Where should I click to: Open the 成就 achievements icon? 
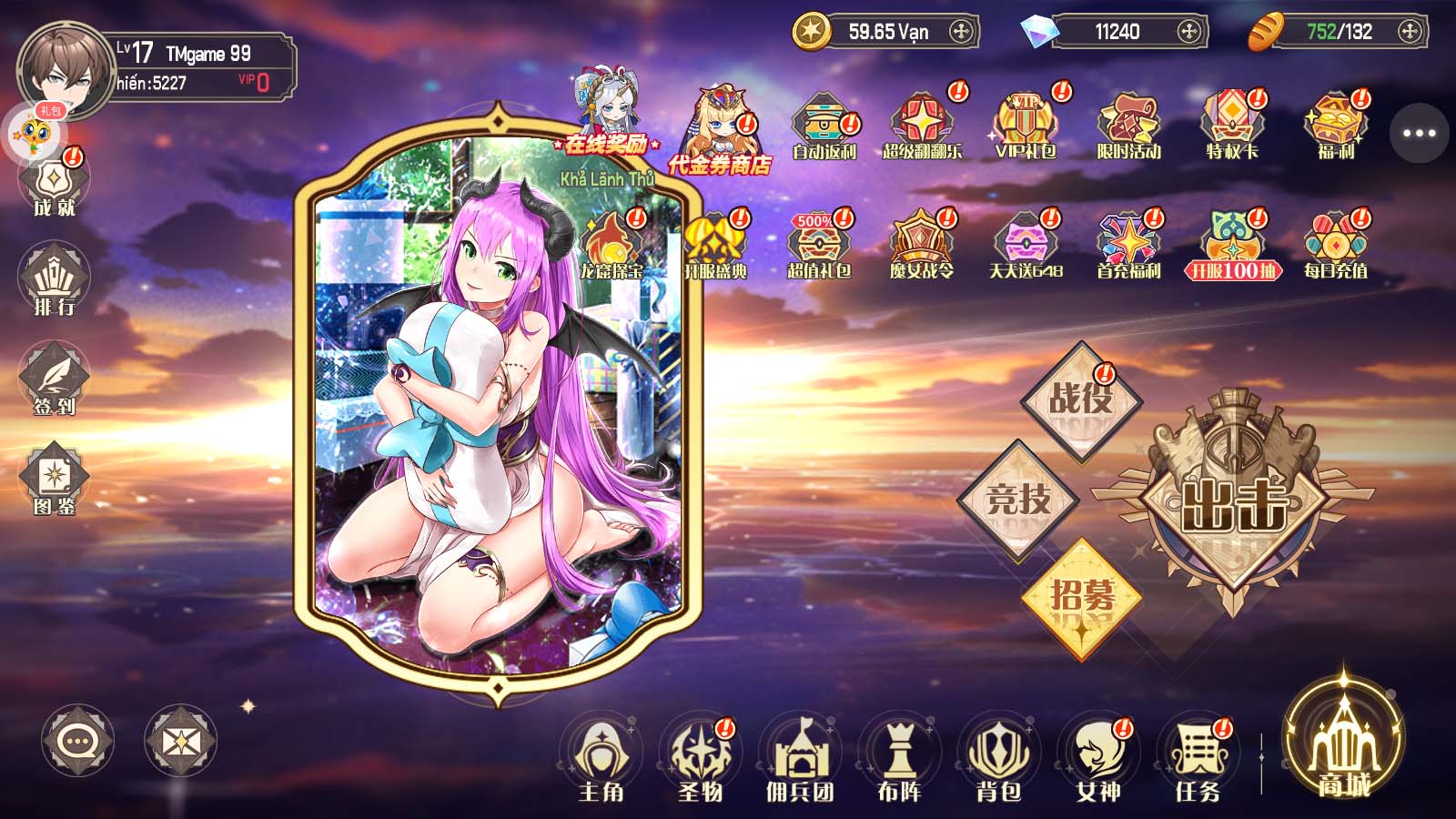[54, 186]
